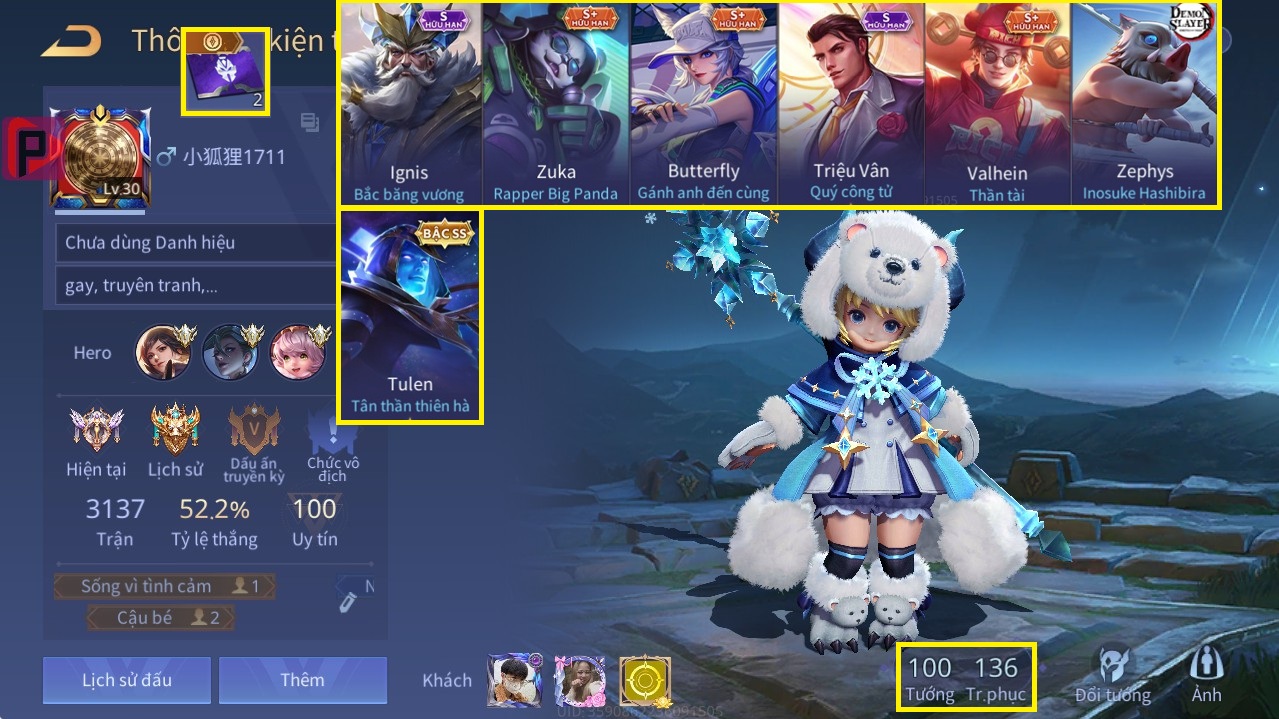Open the Đổi tướng hero swap

click(x=1113, y=675)
